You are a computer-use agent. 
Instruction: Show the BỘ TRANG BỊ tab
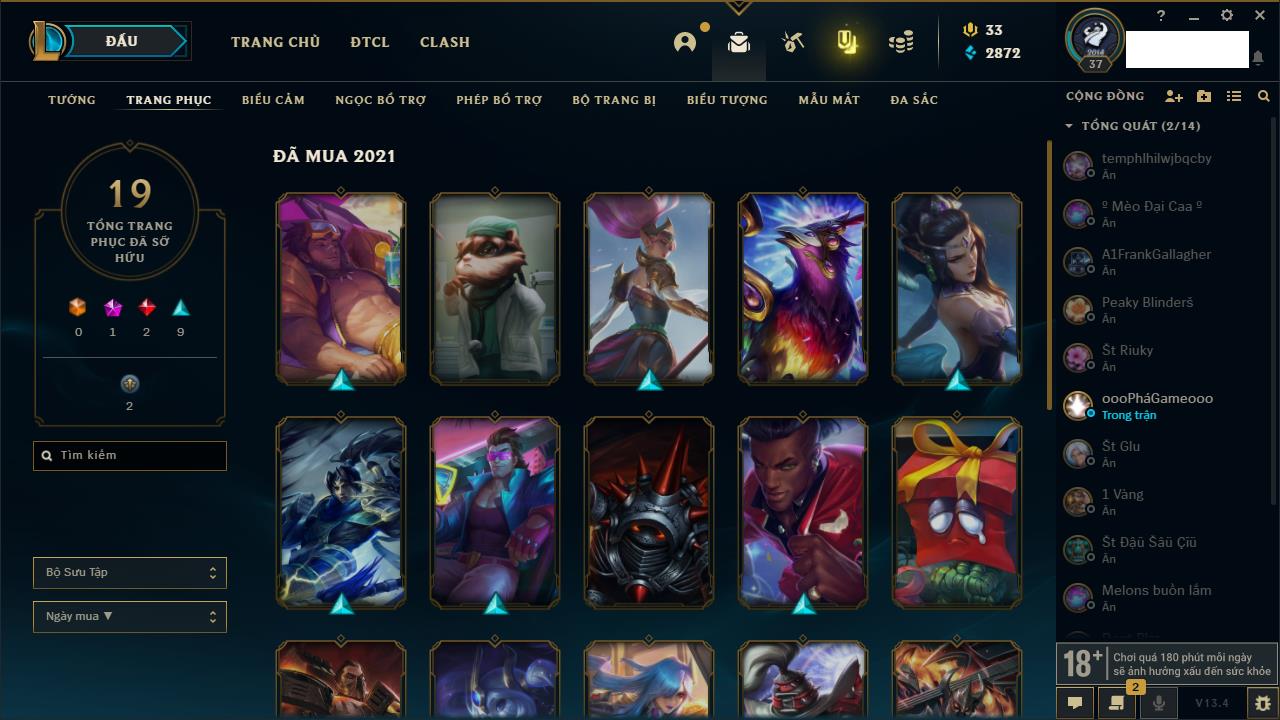(614, 100)
